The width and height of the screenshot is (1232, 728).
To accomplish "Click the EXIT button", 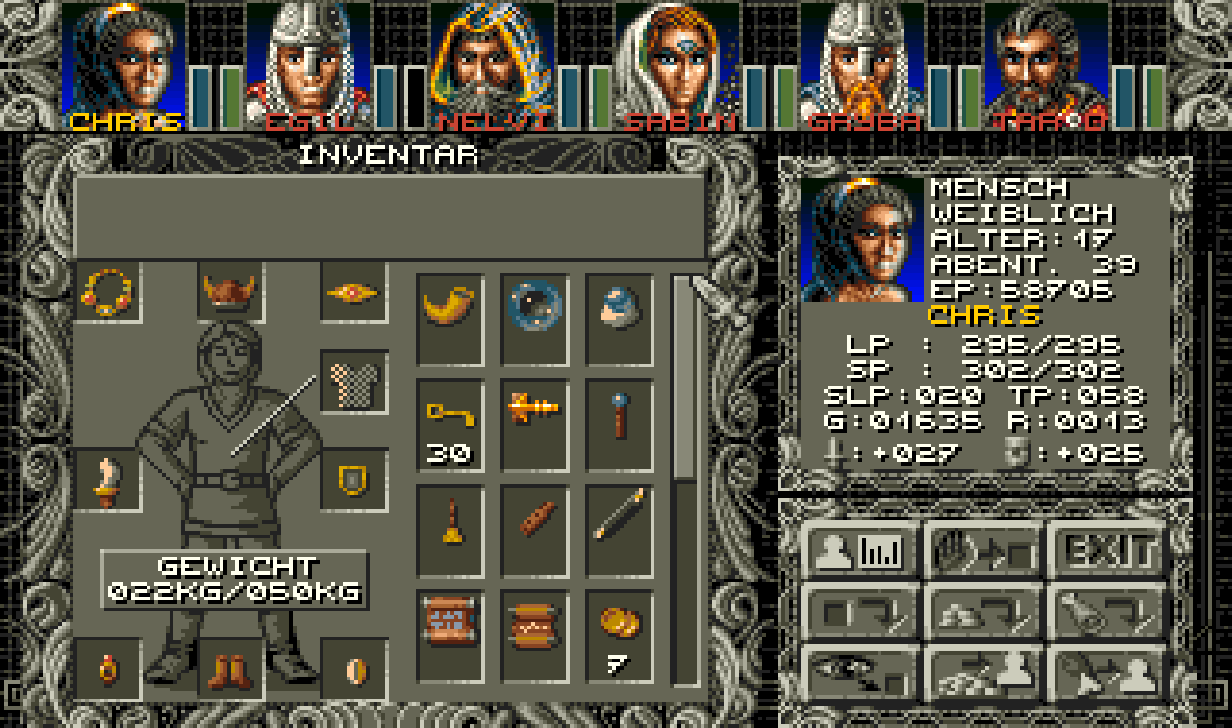I will (x=1108, y=549).
